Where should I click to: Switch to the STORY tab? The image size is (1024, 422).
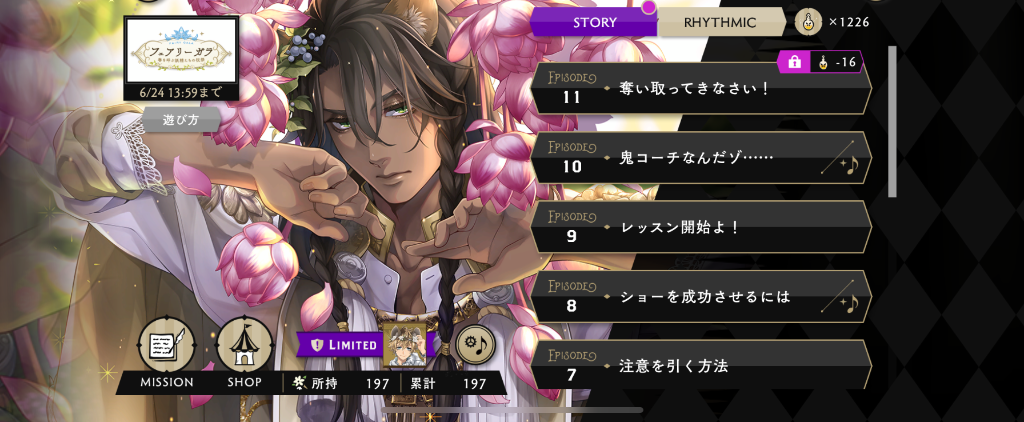[594, 22]
